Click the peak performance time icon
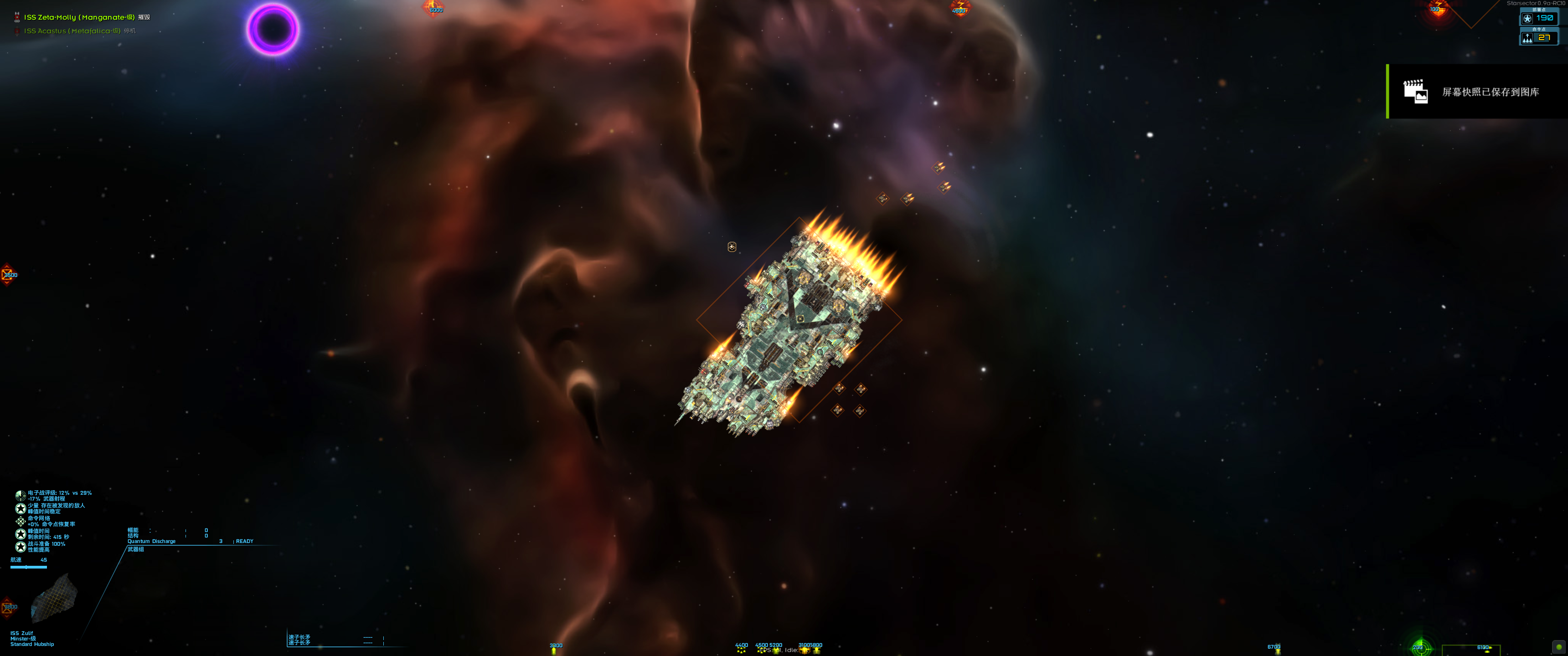The image size is (1568, 656). [x=21, y=534]
